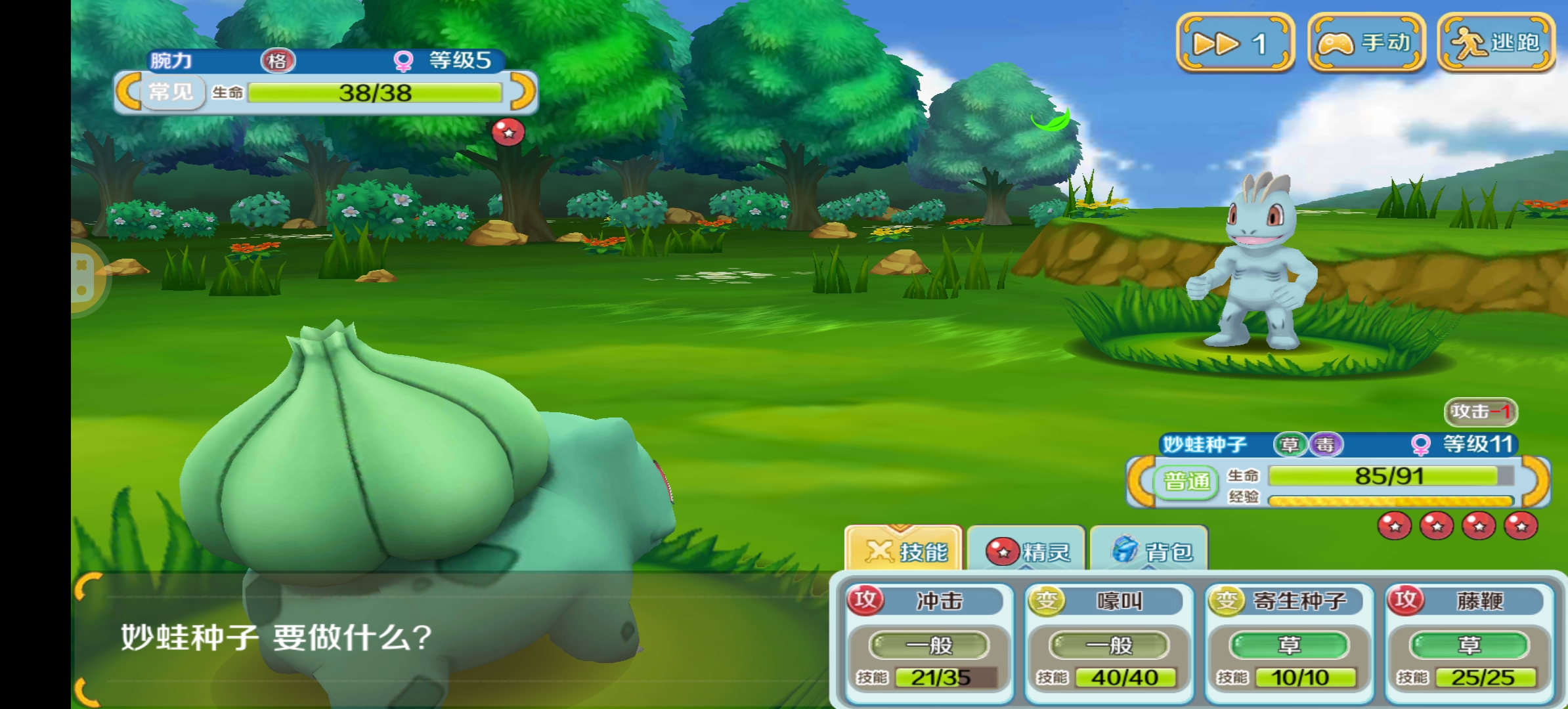Open the 背包 bag tab
1568x709 pixels.
[x=1150, y=550]
